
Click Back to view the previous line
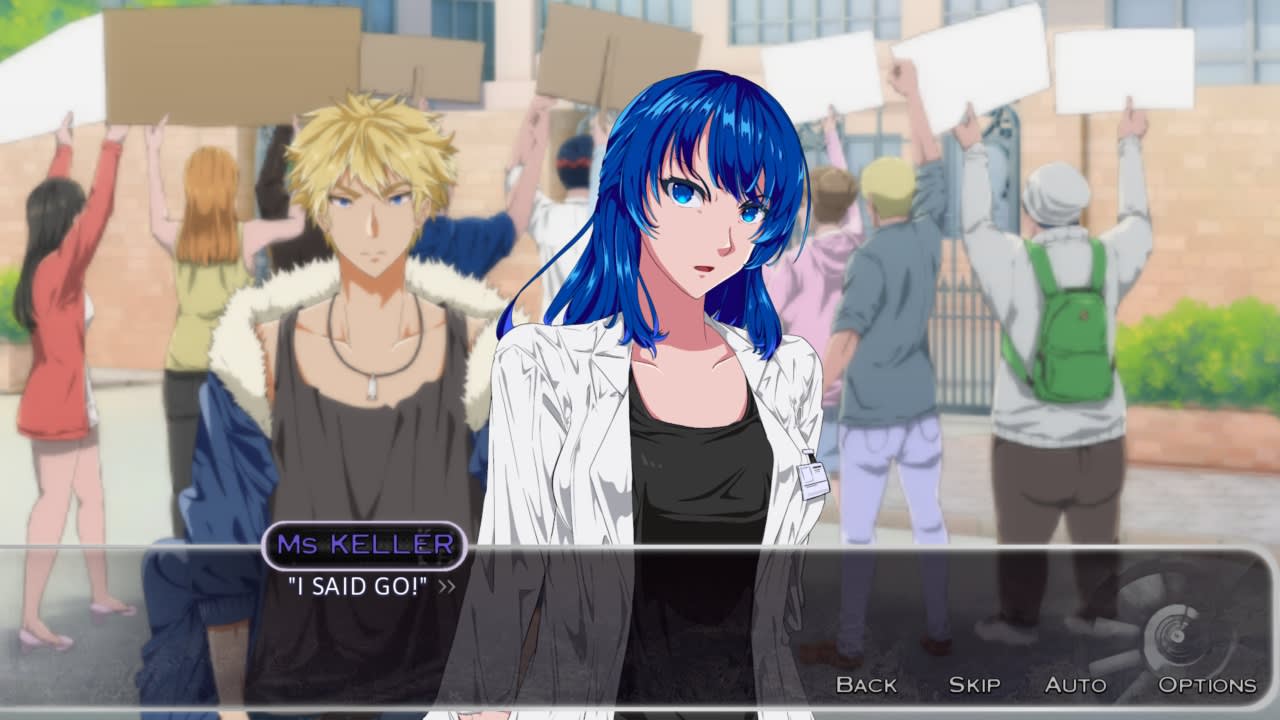click(866, 685)
